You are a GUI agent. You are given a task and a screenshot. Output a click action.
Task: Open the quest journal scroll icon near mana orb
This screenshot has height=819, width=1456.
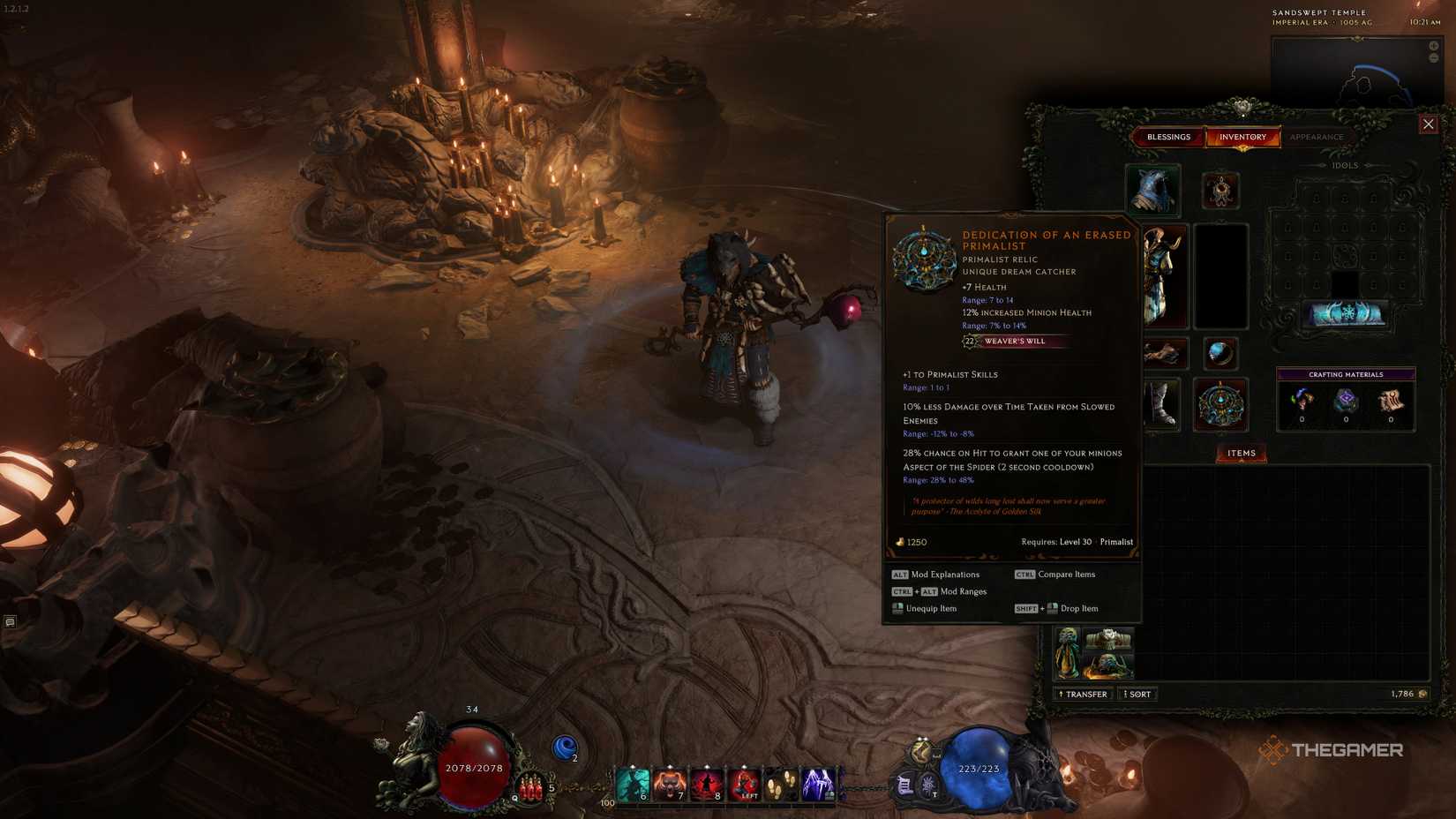coord(905,785)
